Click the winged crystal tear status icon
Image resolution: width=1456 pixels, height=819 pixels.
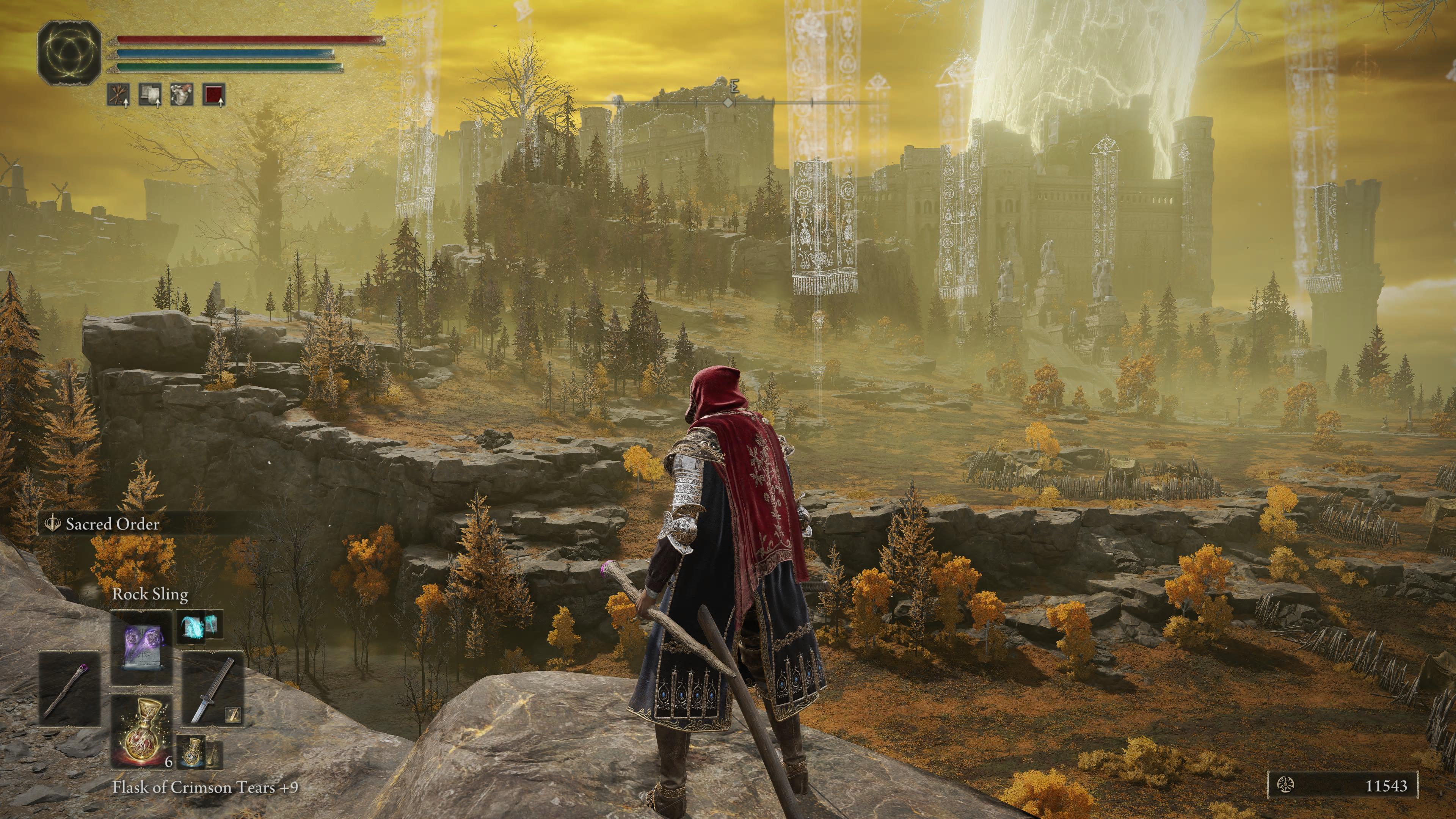pos(182,95)
